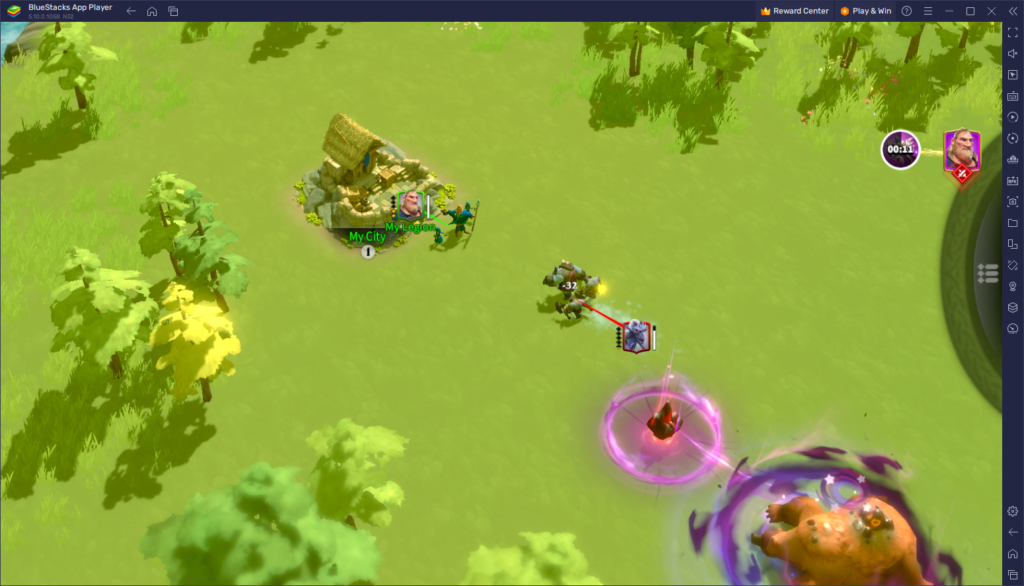The image size is (1024, 586).
Task: Tap the My Legion hero marker
Action: coord(409,206)
